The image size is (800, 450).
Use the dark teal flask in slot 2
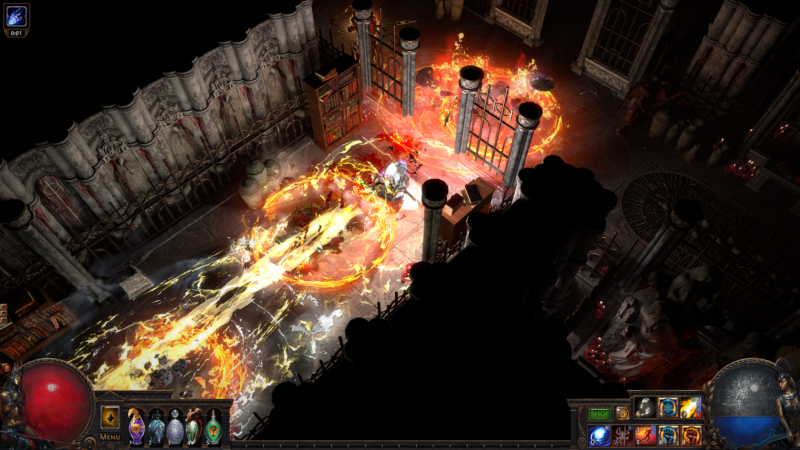pos(156,427)
